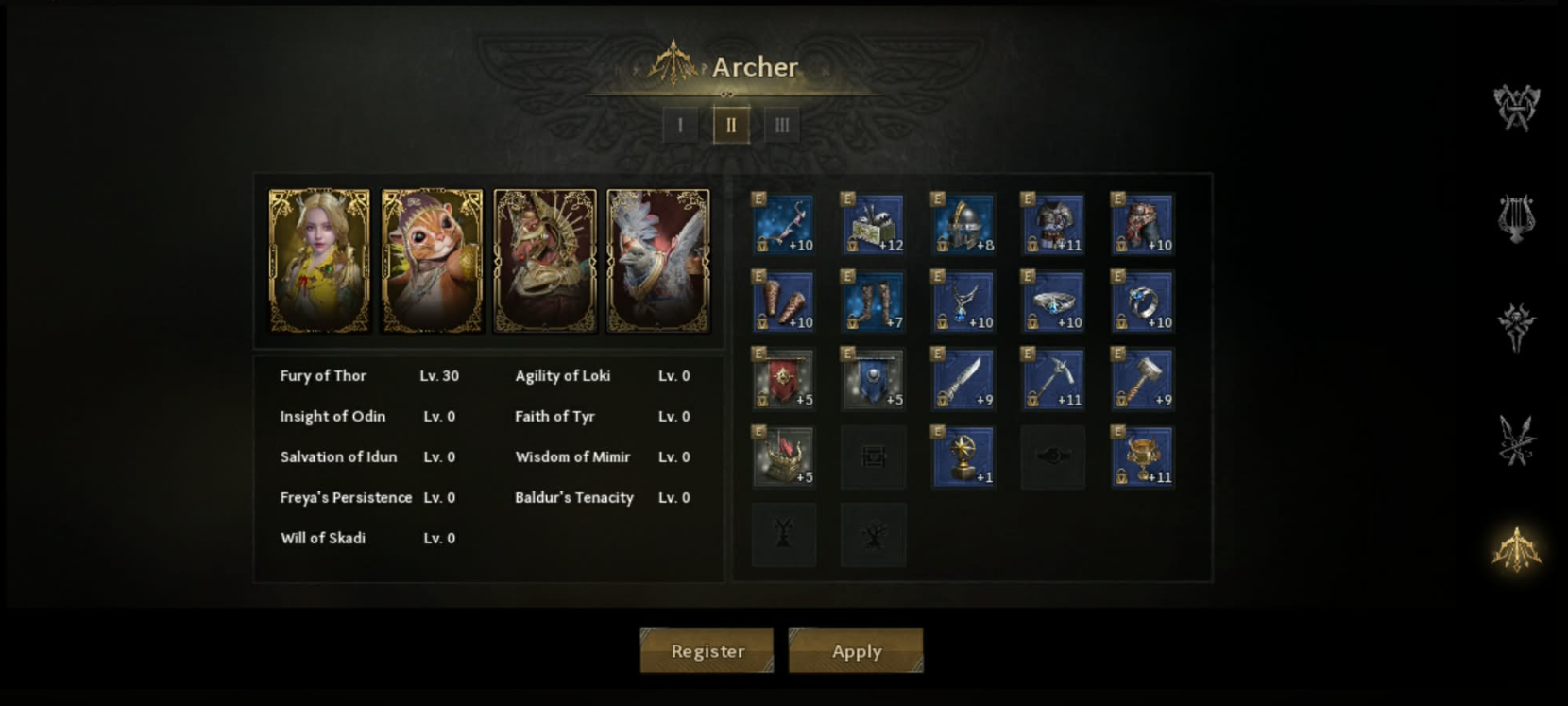Screen dimensions: 1568x706
Task: Register the current Archer preset
Action: 707,650
